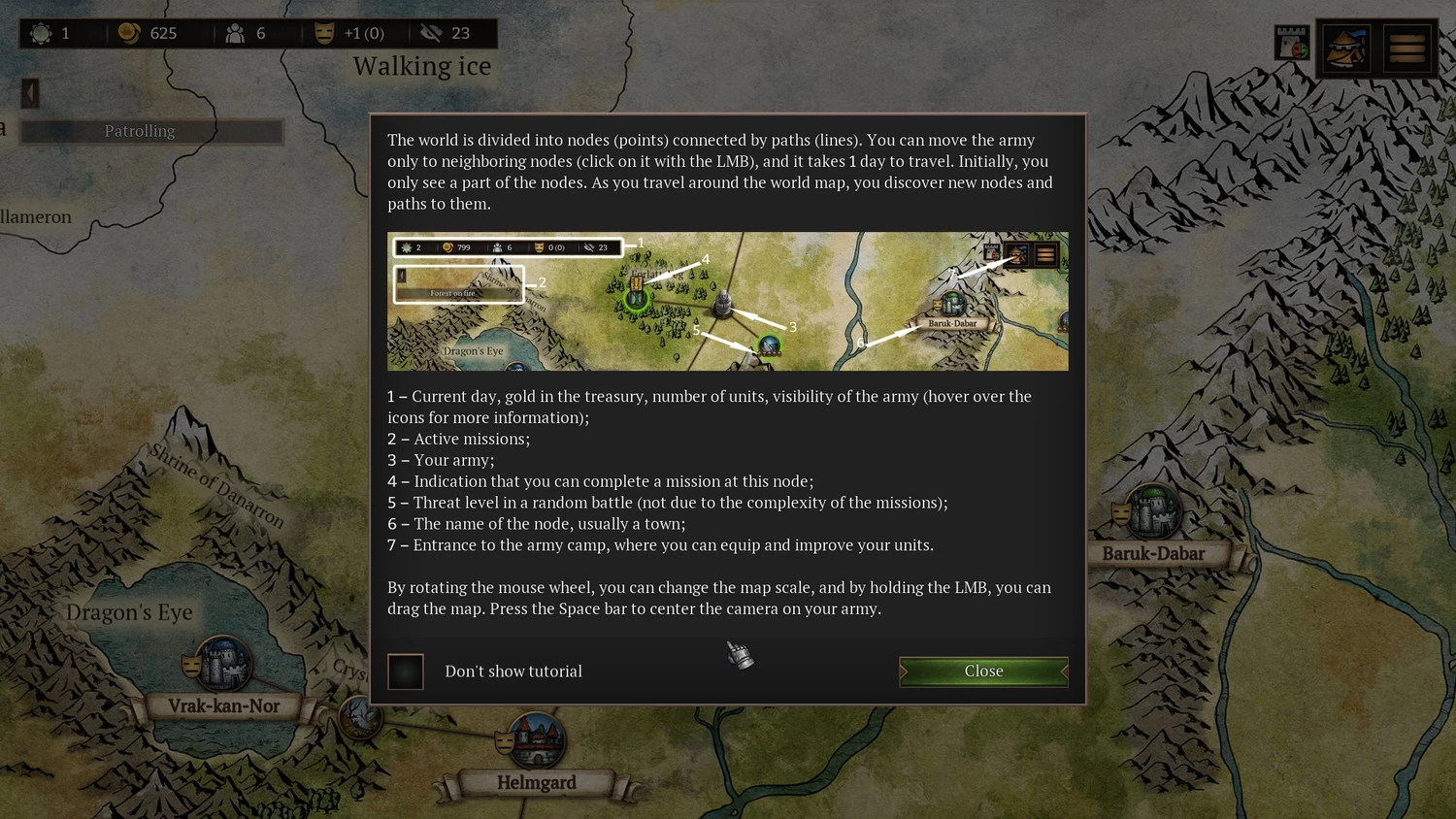The width and height of the screenshot is (1456, 819).
Task: Click the current day sun icon
Action: click(x=41, y=33)
